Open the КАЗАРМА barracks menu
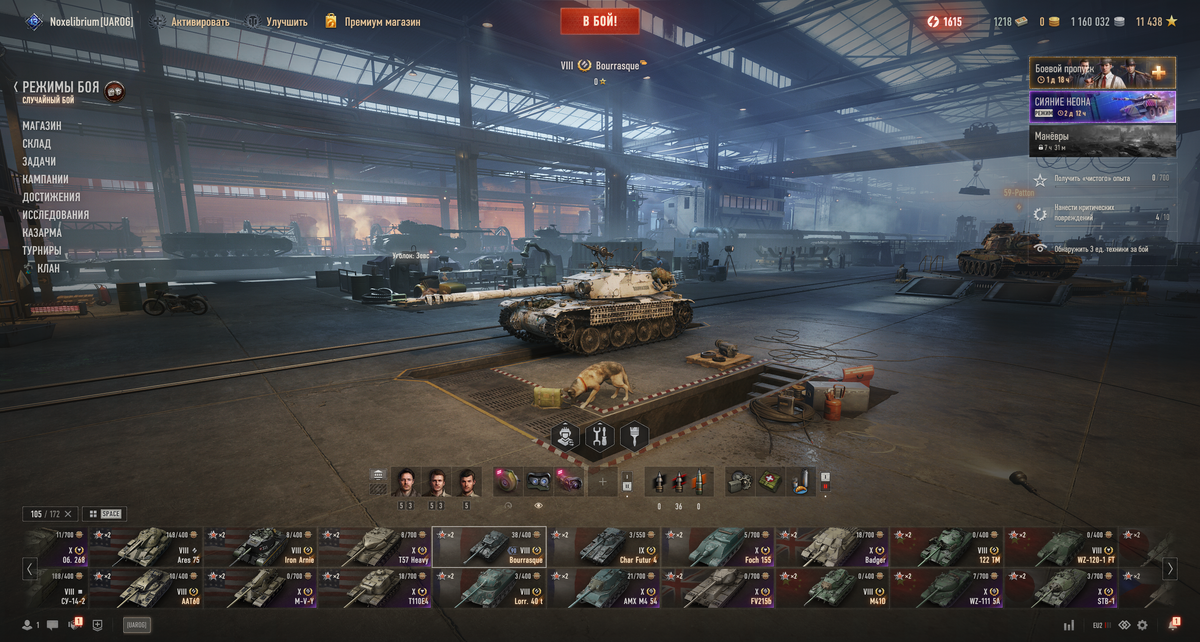The width and height of the screenshot is (1200, 642). pos(42,233)
